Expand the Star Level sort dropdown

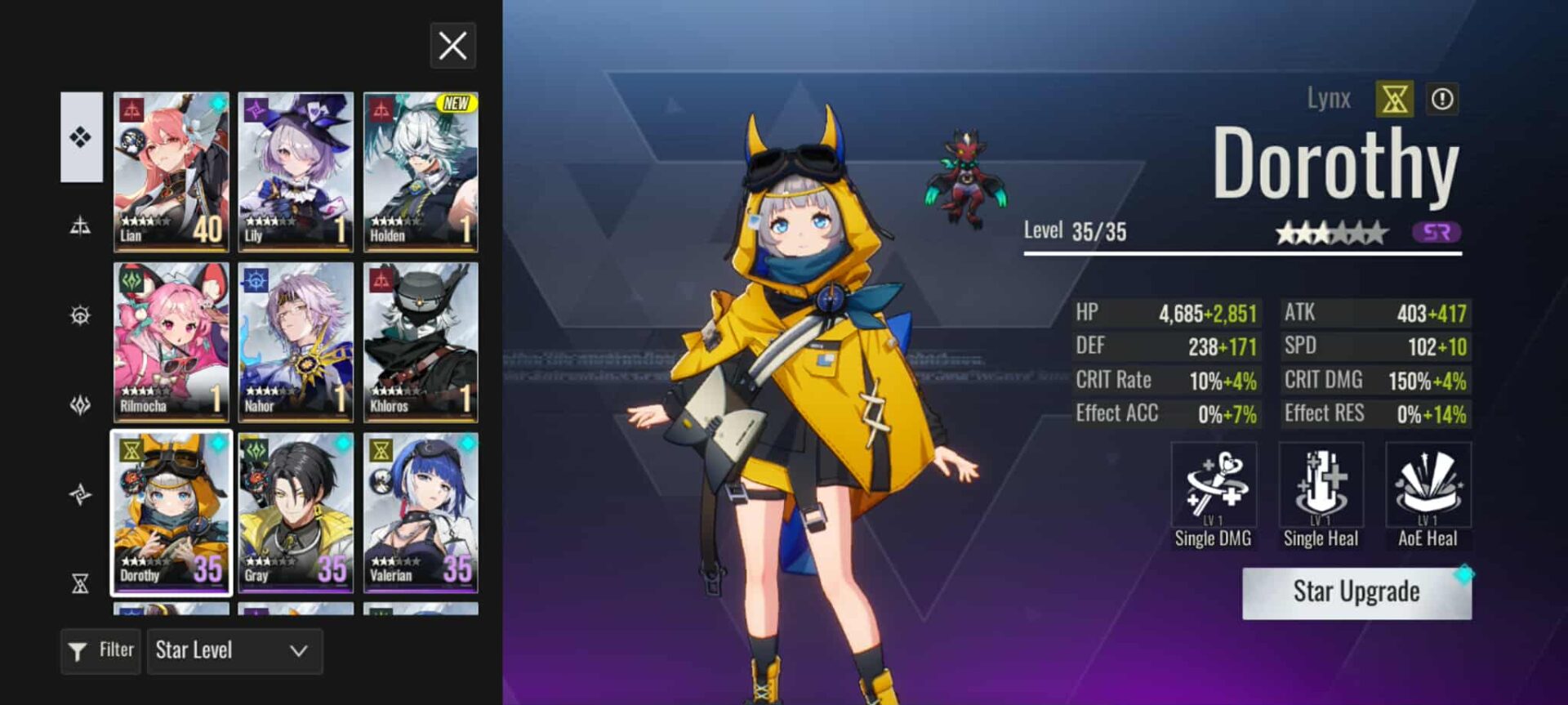coord(234,651)
